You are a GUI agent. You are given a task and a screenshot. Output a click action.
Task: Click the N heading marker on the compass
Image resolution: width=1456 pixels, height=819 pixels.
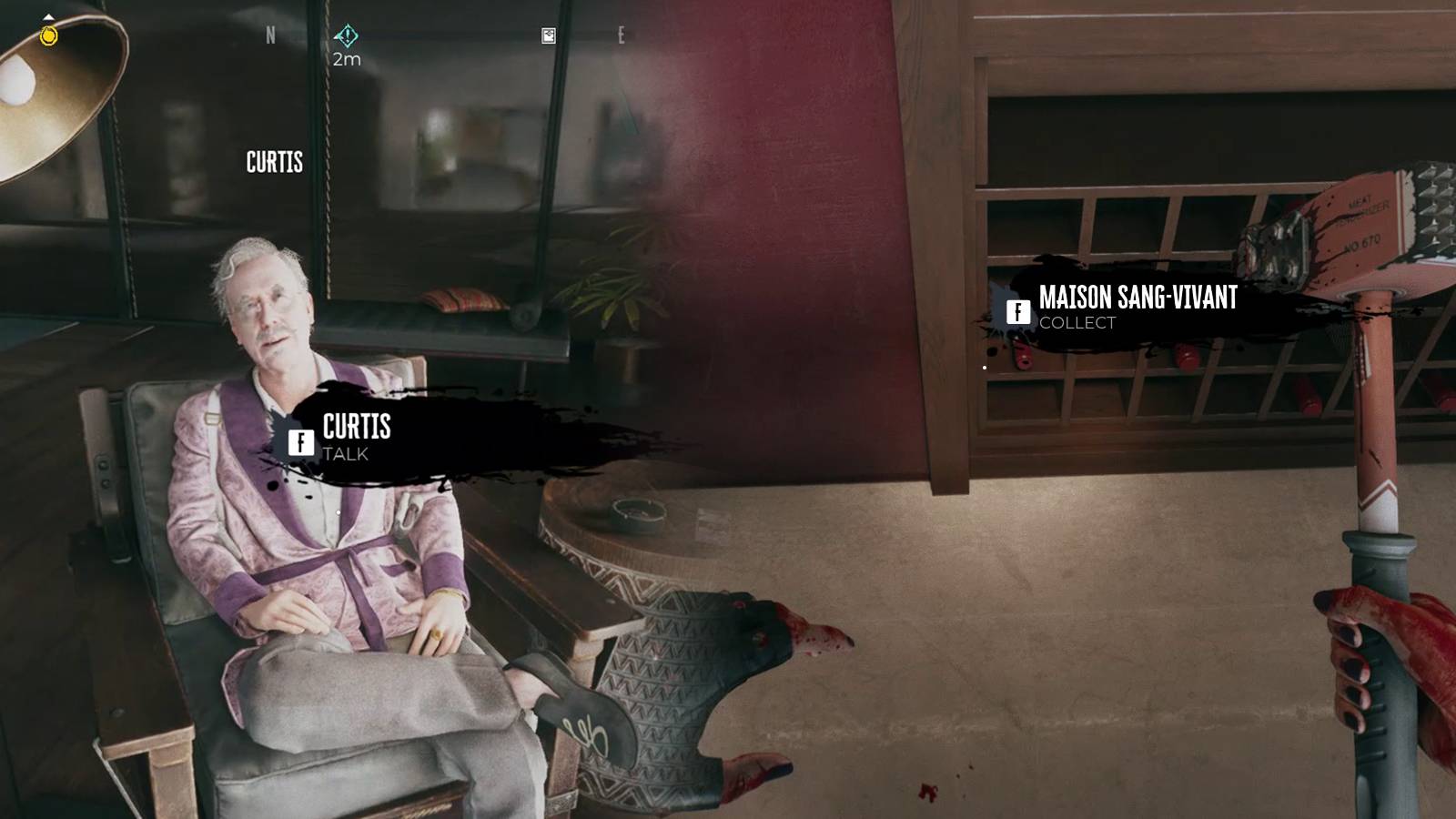pyautogui.click(x=269, y=34)
